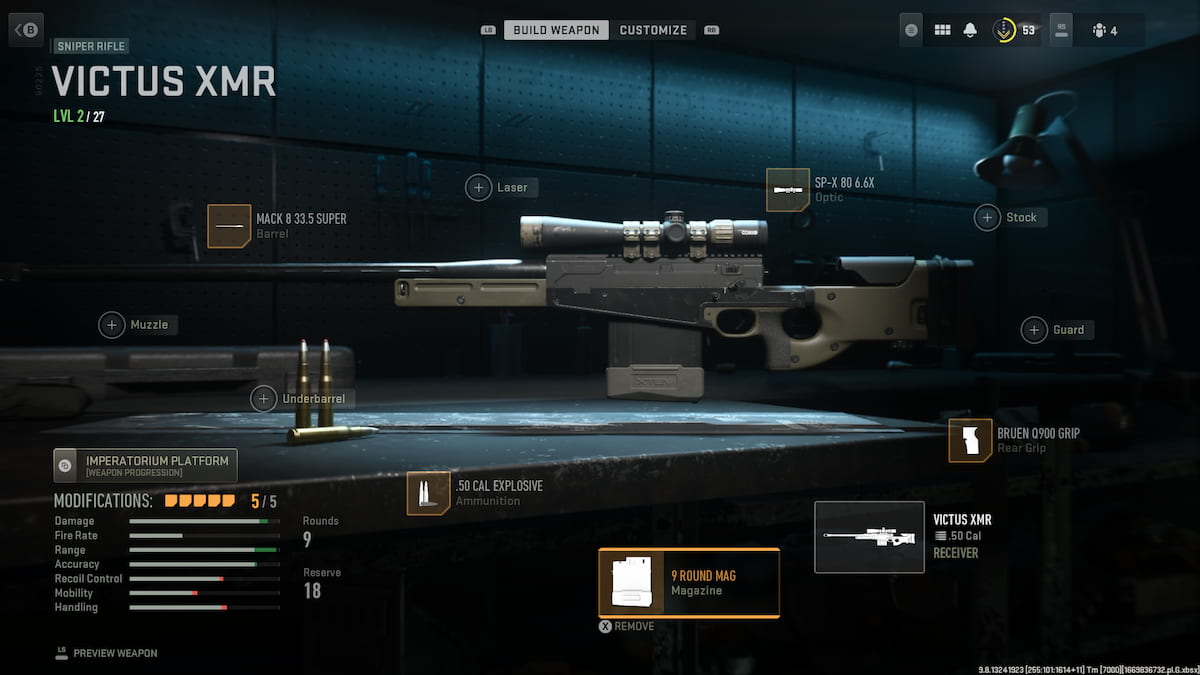This screenshot has width=1200, height=675.
Task: Open the Imperatorium Platform weapon progression
Action: pyautogui.click(x=146, y=465)
